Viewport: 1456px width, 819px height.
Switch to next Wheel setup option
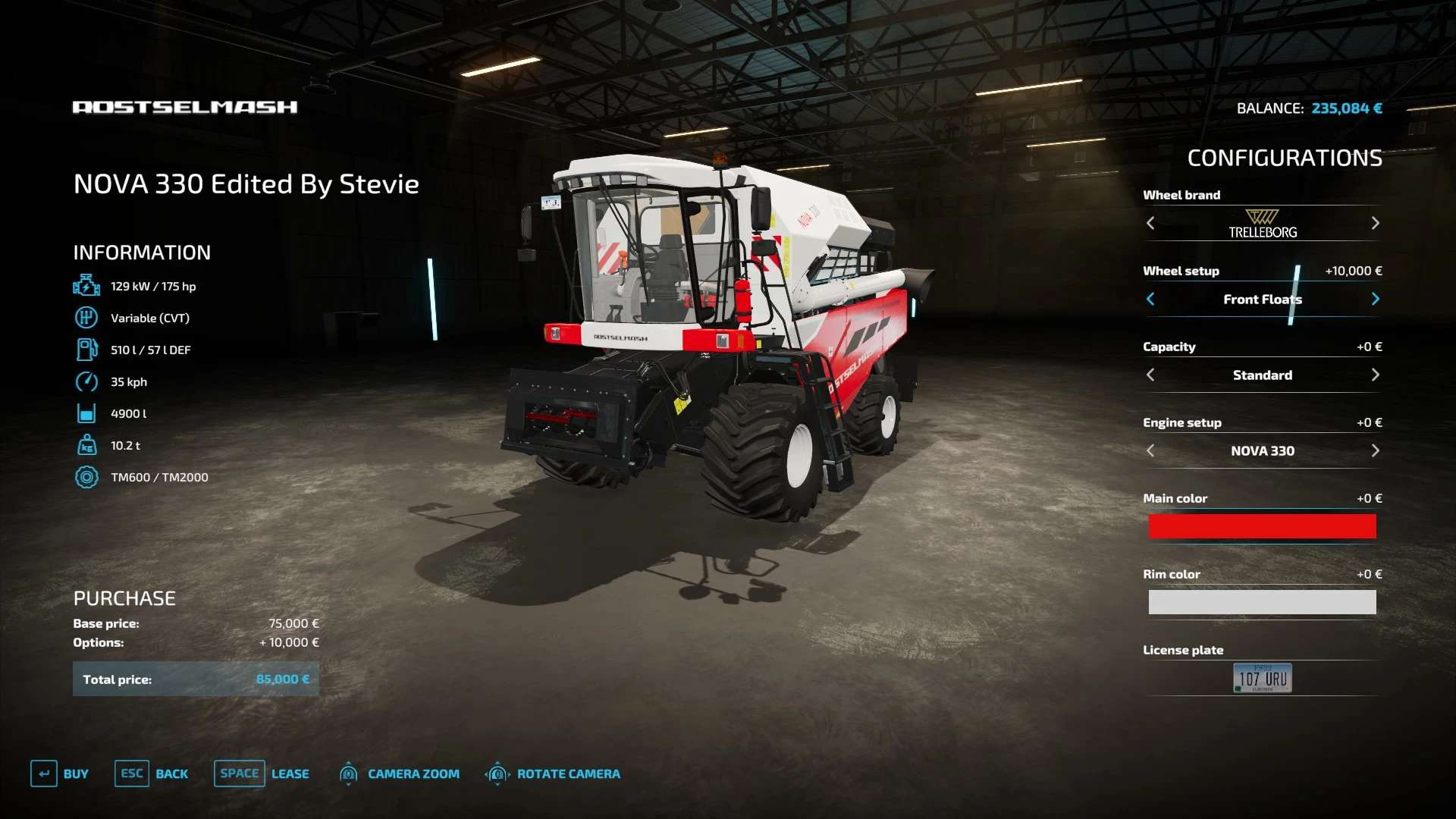(1375, 299)
